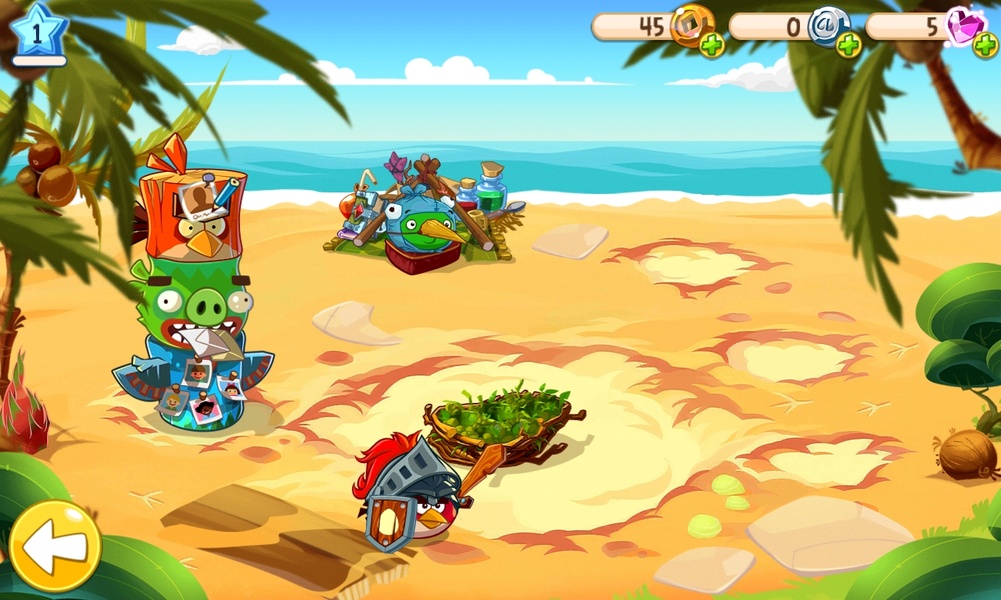Open the player level star badge

(x=39, y=33)
